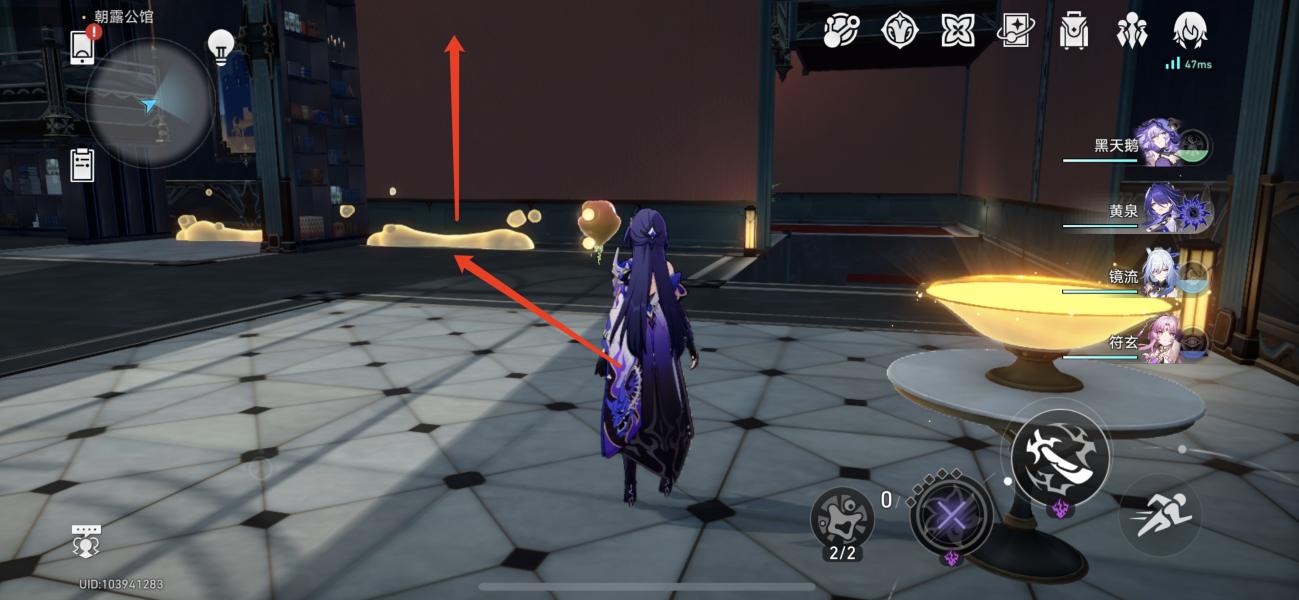Open the character head profile icon
Screen dimensions: 1299x600
tap(1190, 31)
